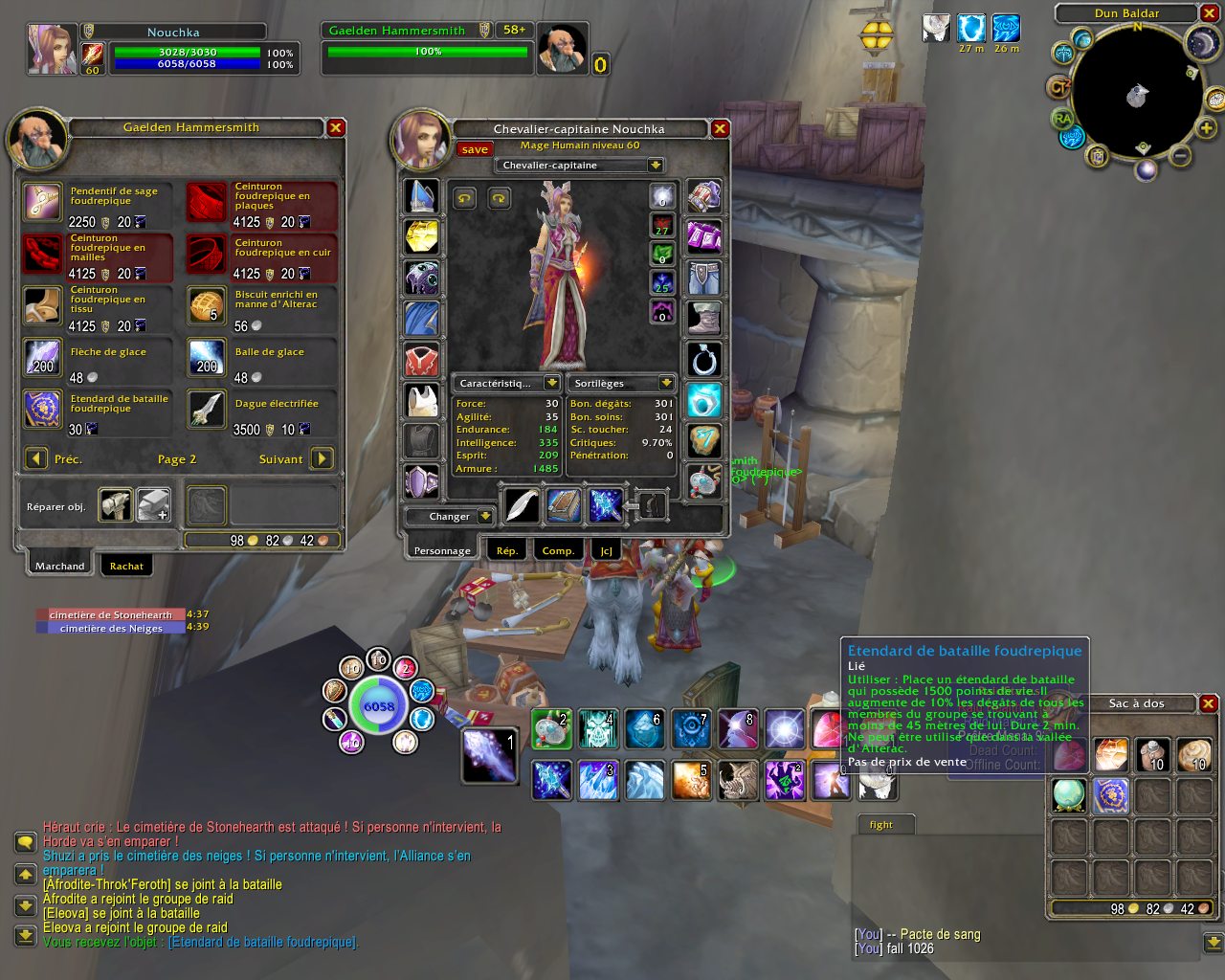Click the minimap zoom-in plus button
Screen dimensions: 1225x980
[x=1206, y=128]
